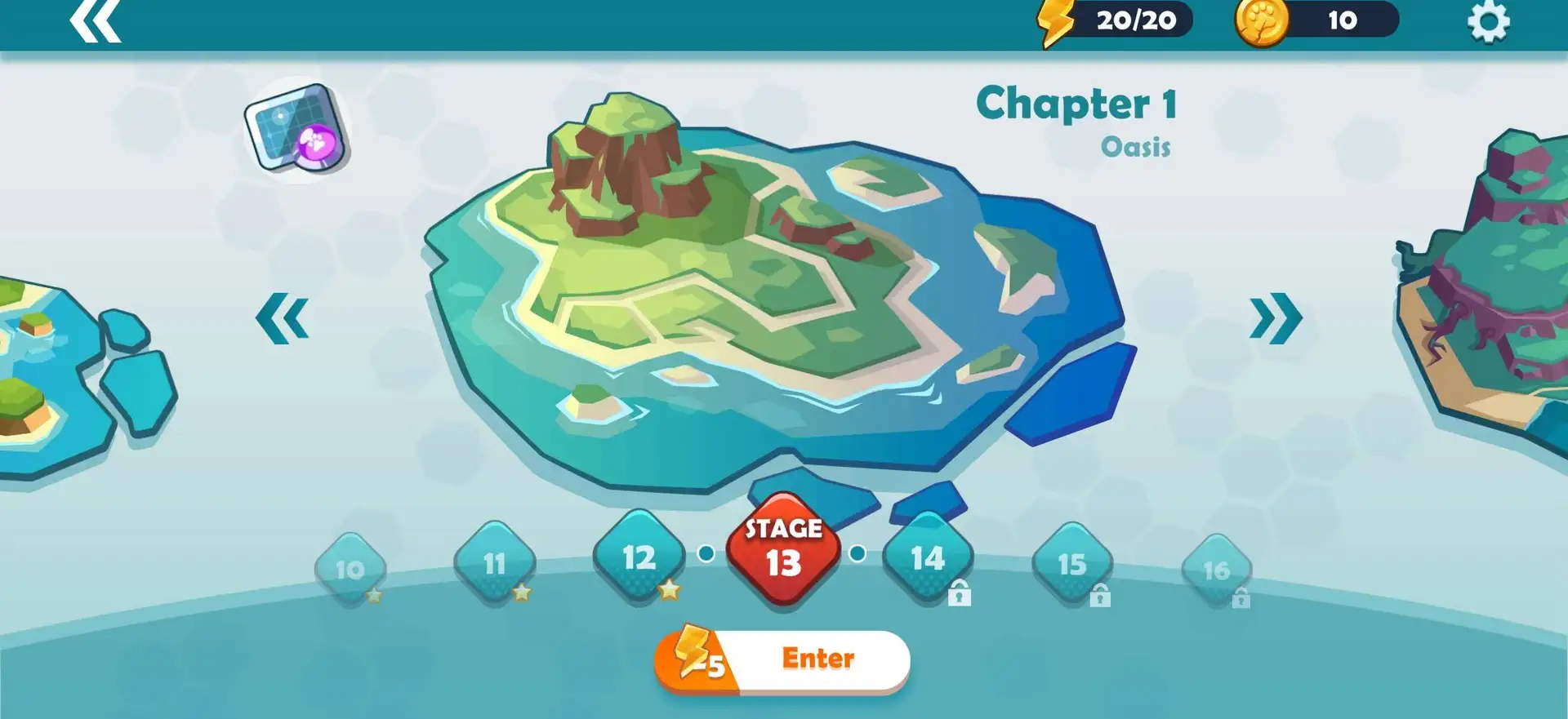Tap the lightning energy counter
This screenshot has width=1568, height=719.
1116,20
